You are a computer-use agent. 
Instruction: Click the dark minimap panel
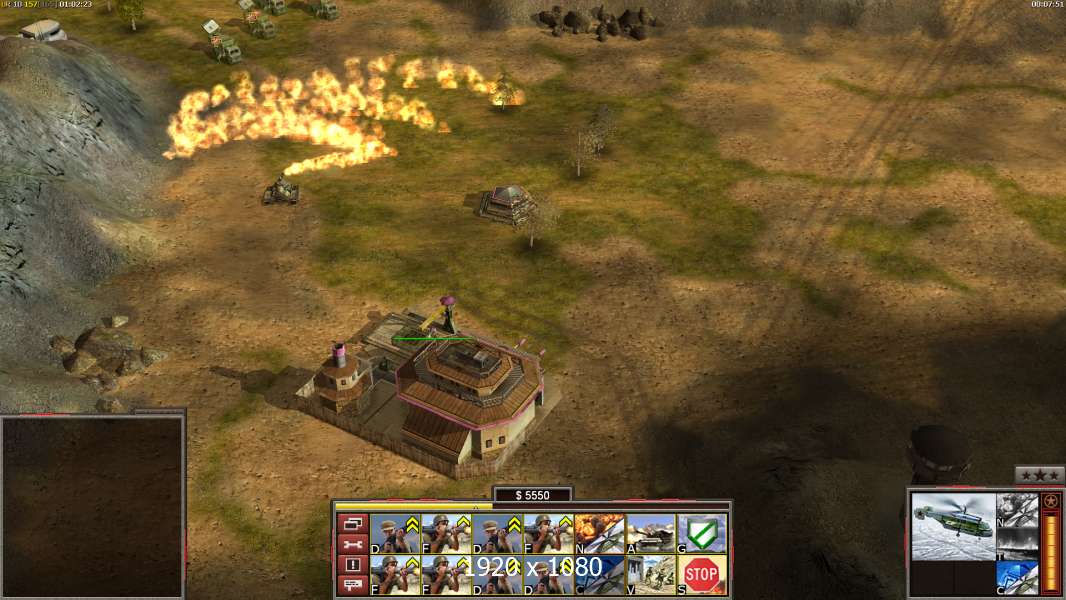(92, 507)
